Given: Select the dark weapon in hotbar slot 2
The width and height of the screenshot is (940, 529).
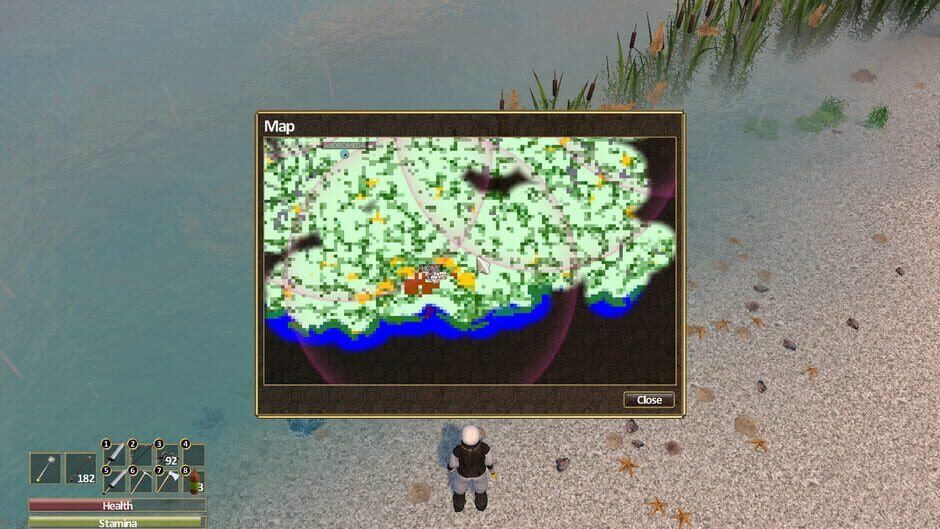Looking at the screenshot, I should tap(142, 455).
